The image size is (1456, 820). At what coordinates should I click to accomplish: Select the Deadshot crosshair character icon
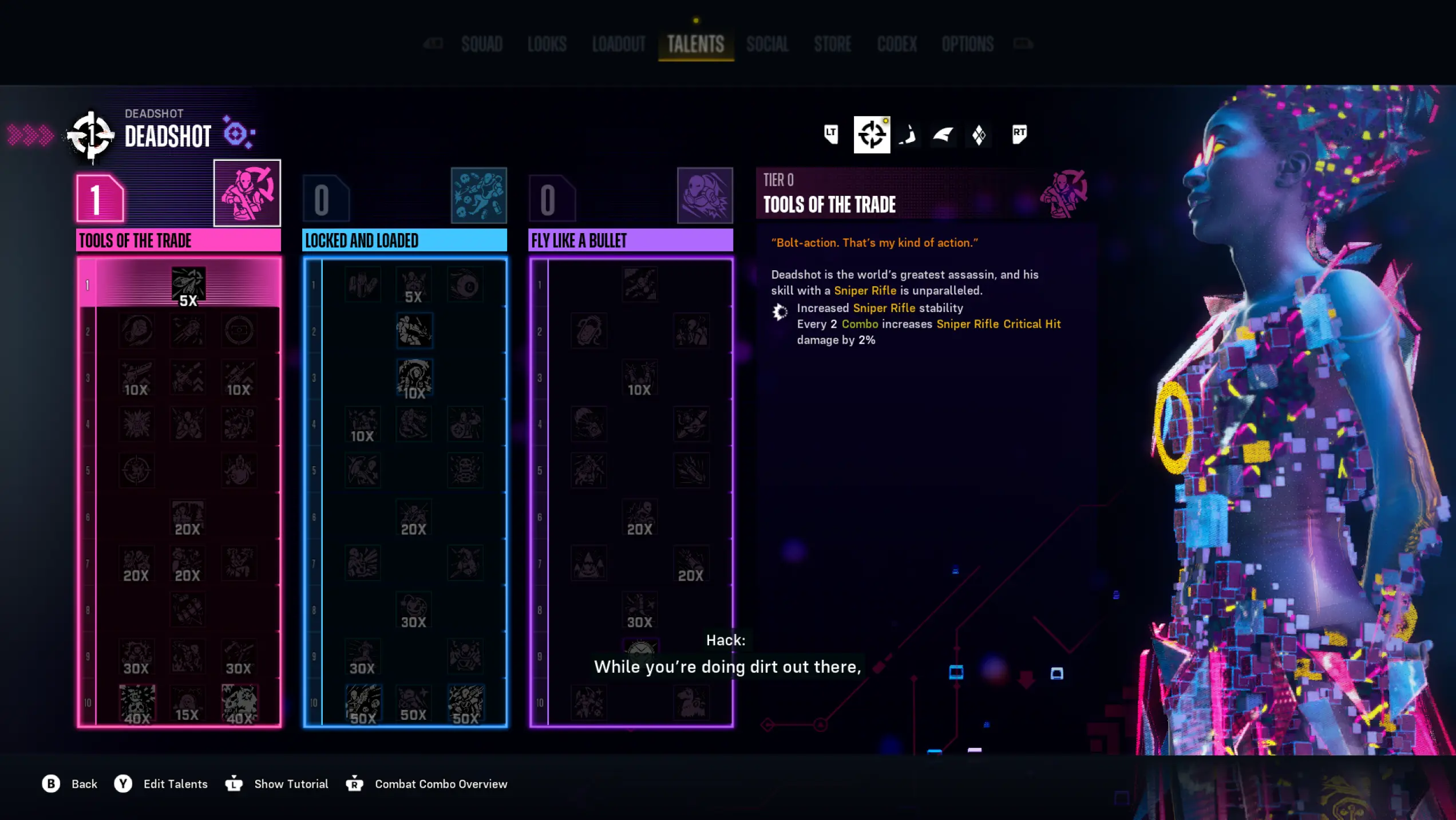(872, 135)
